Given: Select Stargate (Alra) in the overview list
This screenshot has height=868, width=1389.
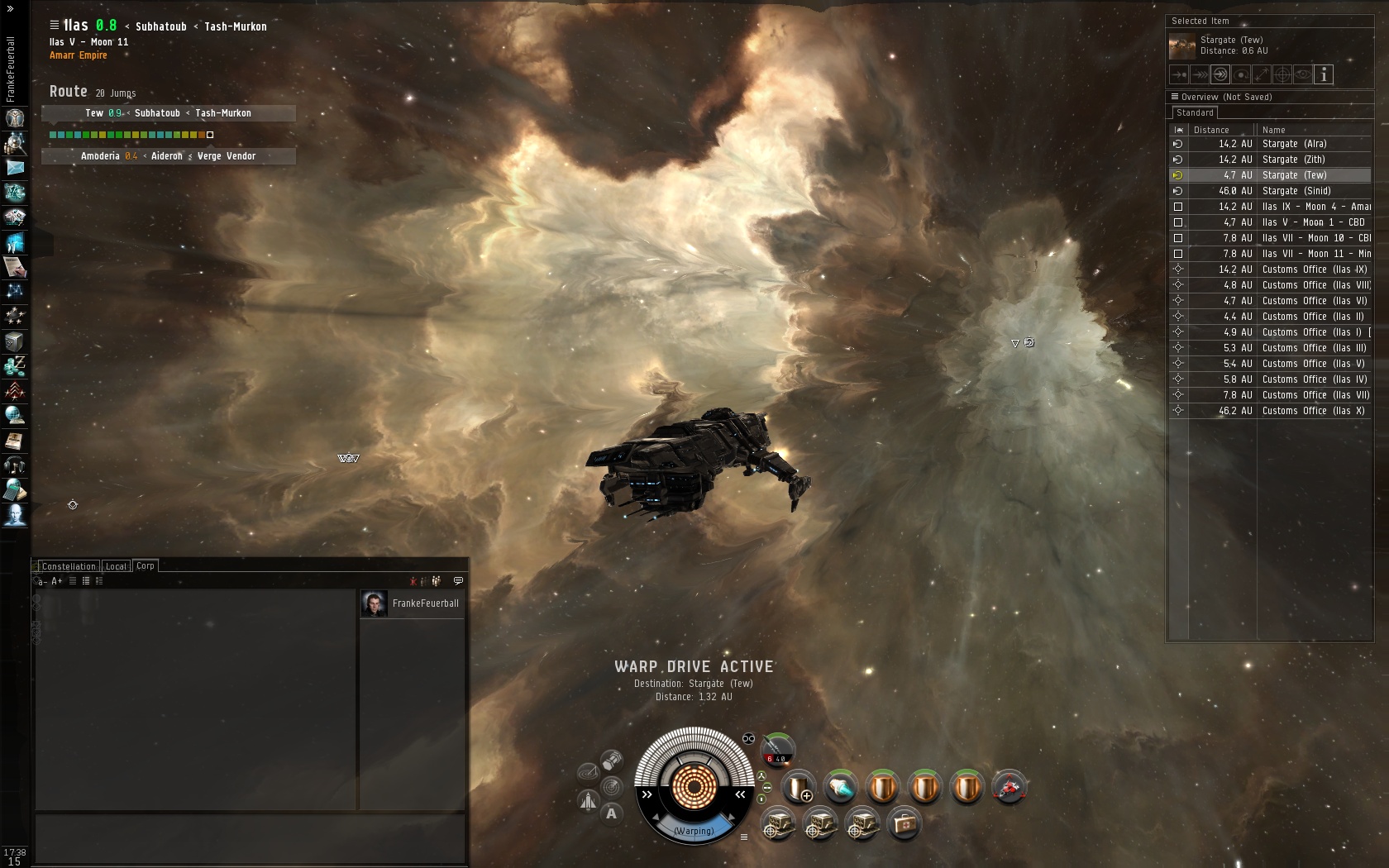Looking at the screenshot, I should pyautogui.click(x=1294, y=144).
